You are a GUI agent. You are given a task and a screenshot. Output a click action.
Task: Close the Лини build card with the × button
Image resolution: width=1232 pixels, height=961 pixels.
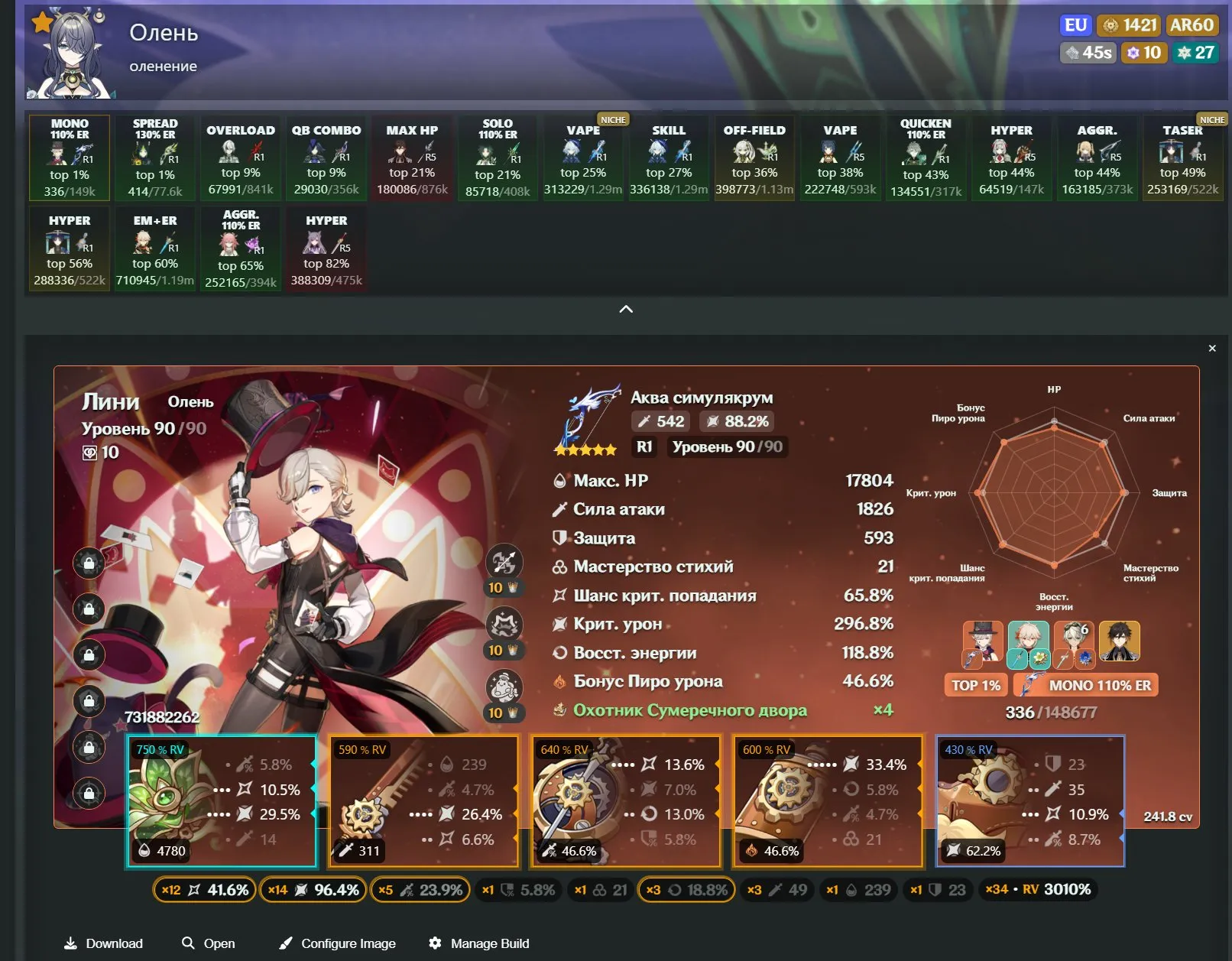point(1211,348)
